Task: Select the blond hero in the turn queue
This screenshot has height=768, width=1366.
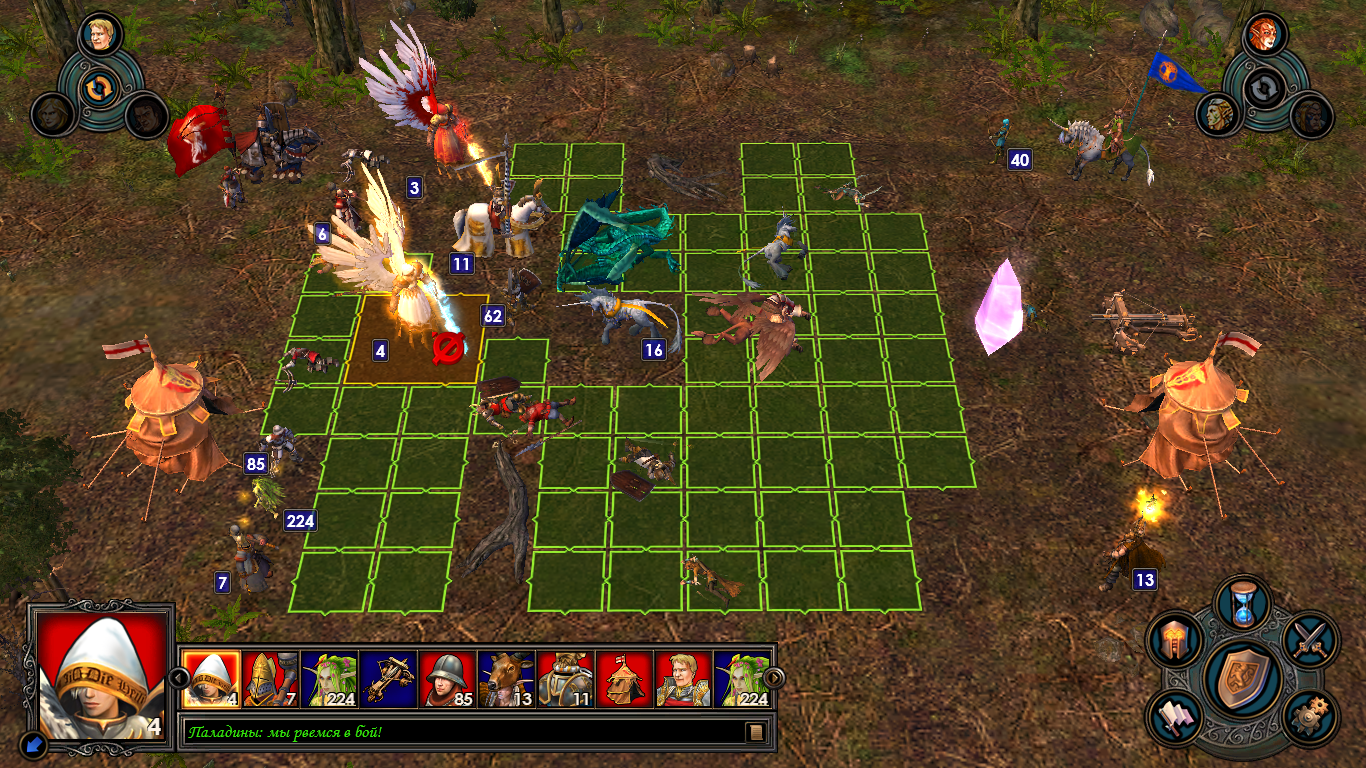Action: point(683,680)
